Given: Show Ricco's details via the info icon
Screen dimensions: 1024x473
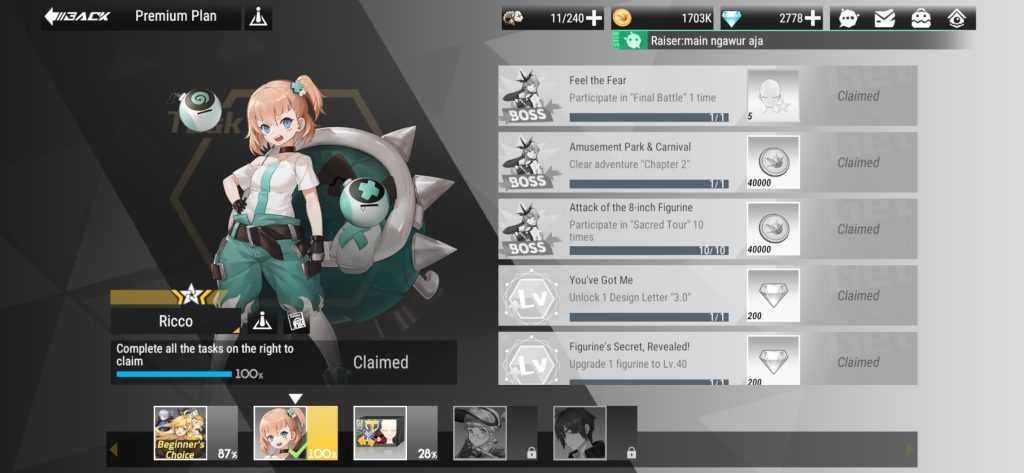Looking at the screenshot, I should tap(262, 321).
